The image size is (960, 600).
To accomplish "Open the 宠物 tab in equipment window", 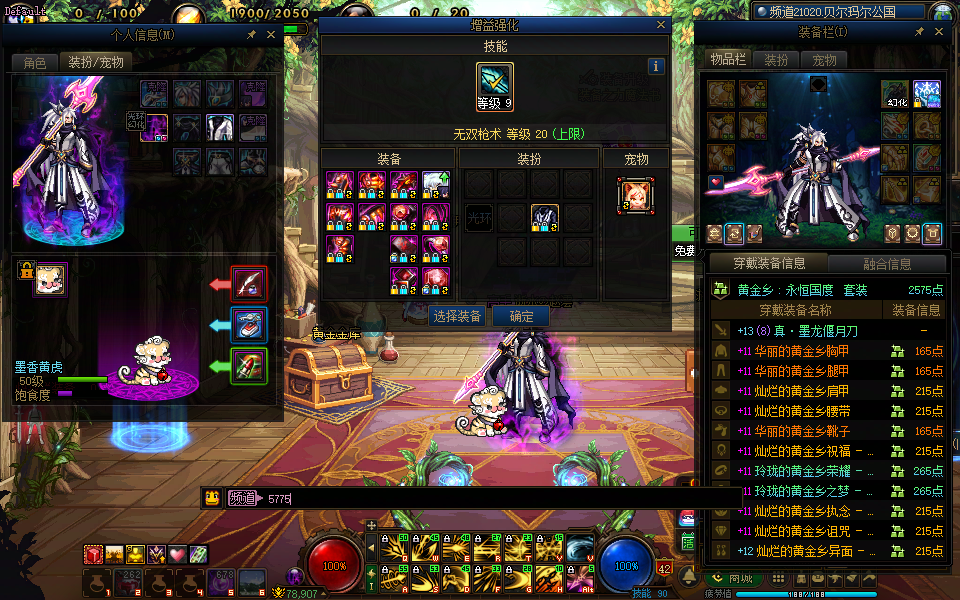I will point(824,60).
